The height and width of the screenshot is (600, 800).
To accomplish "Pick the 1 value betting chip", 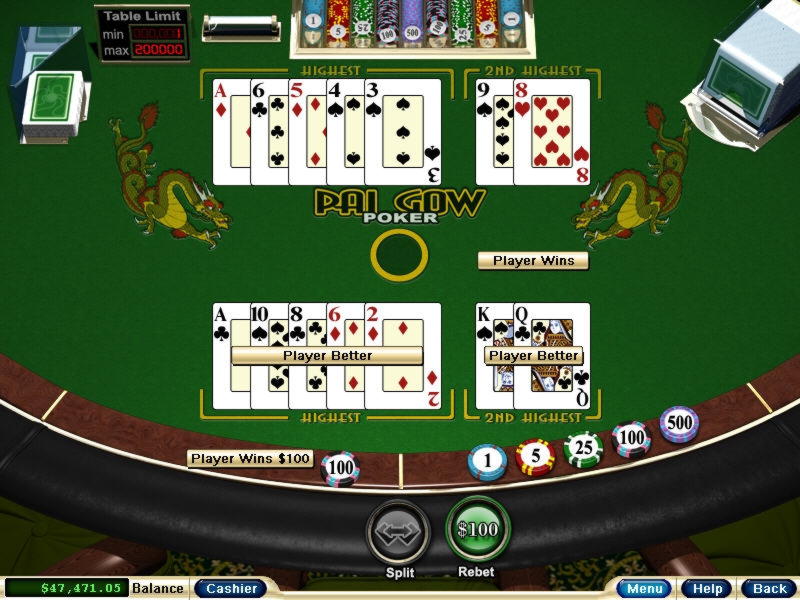I will click(488, 461).
